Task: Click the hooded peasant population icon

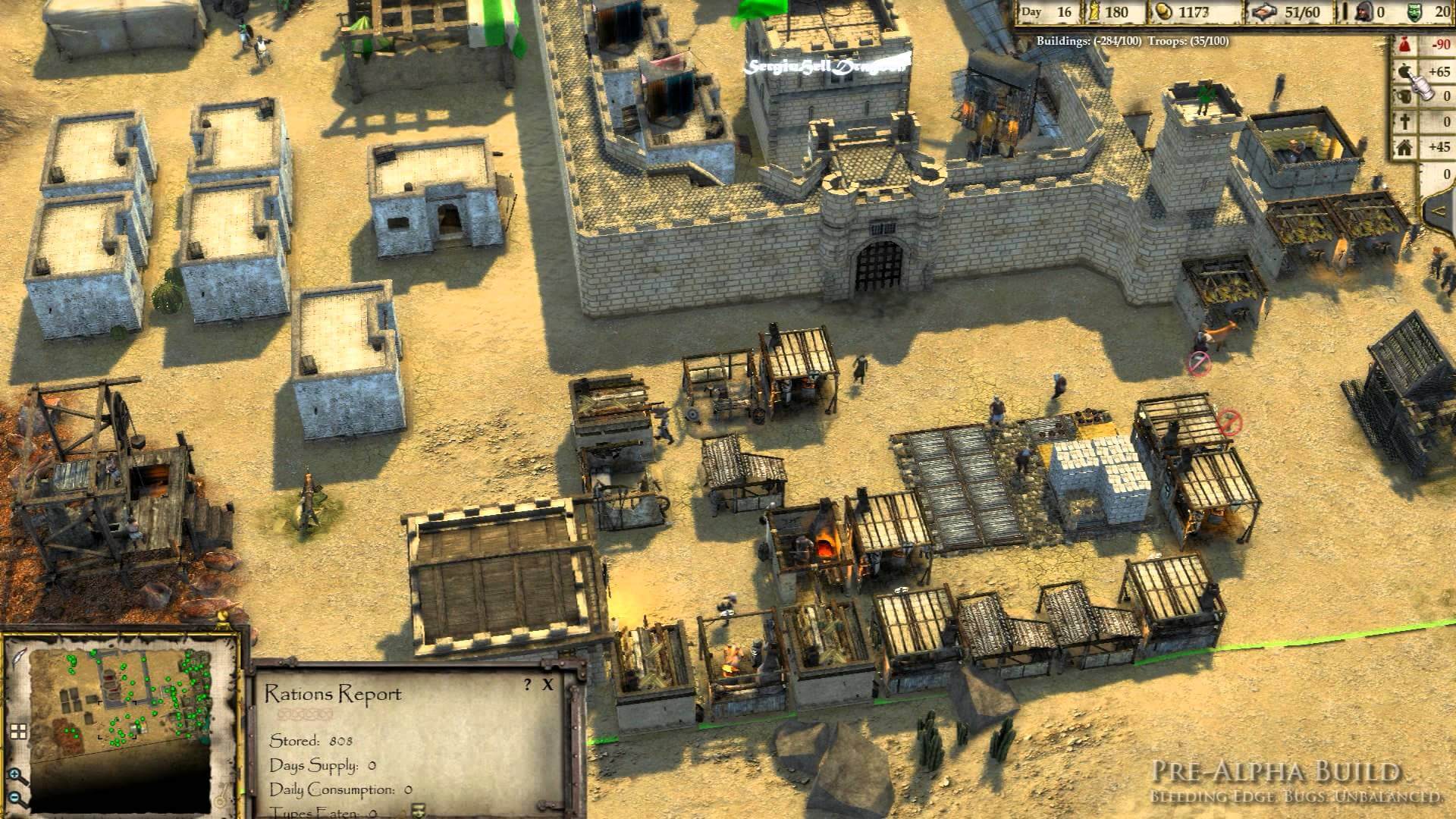Action: pyautogui.click(x=1364, y=12)
